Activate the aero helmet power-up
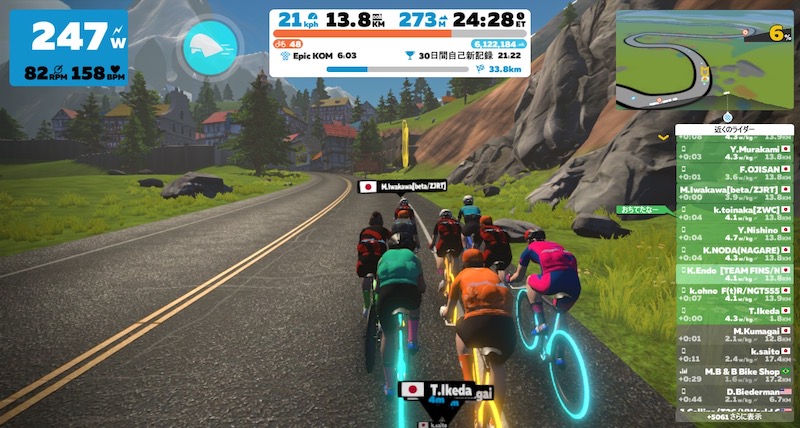Image resolution: width=800 pixels, height=428 pixels. (x=210, y=46)
